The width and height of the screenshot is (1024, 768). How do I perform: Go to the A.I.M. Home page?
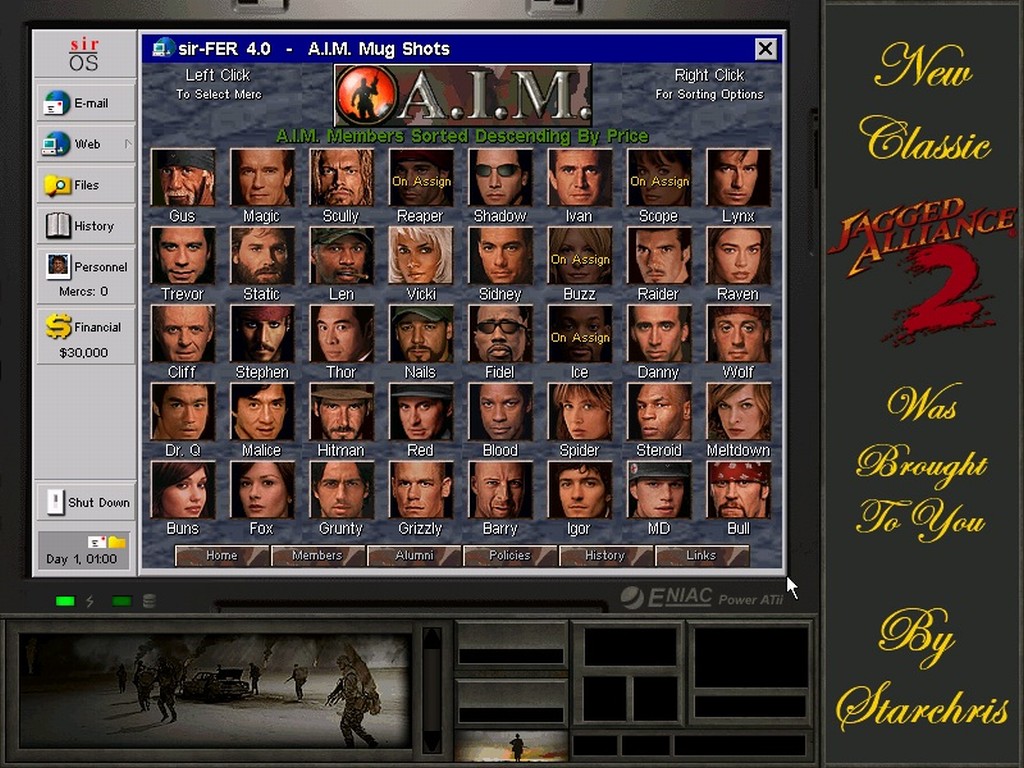[221, 556]
